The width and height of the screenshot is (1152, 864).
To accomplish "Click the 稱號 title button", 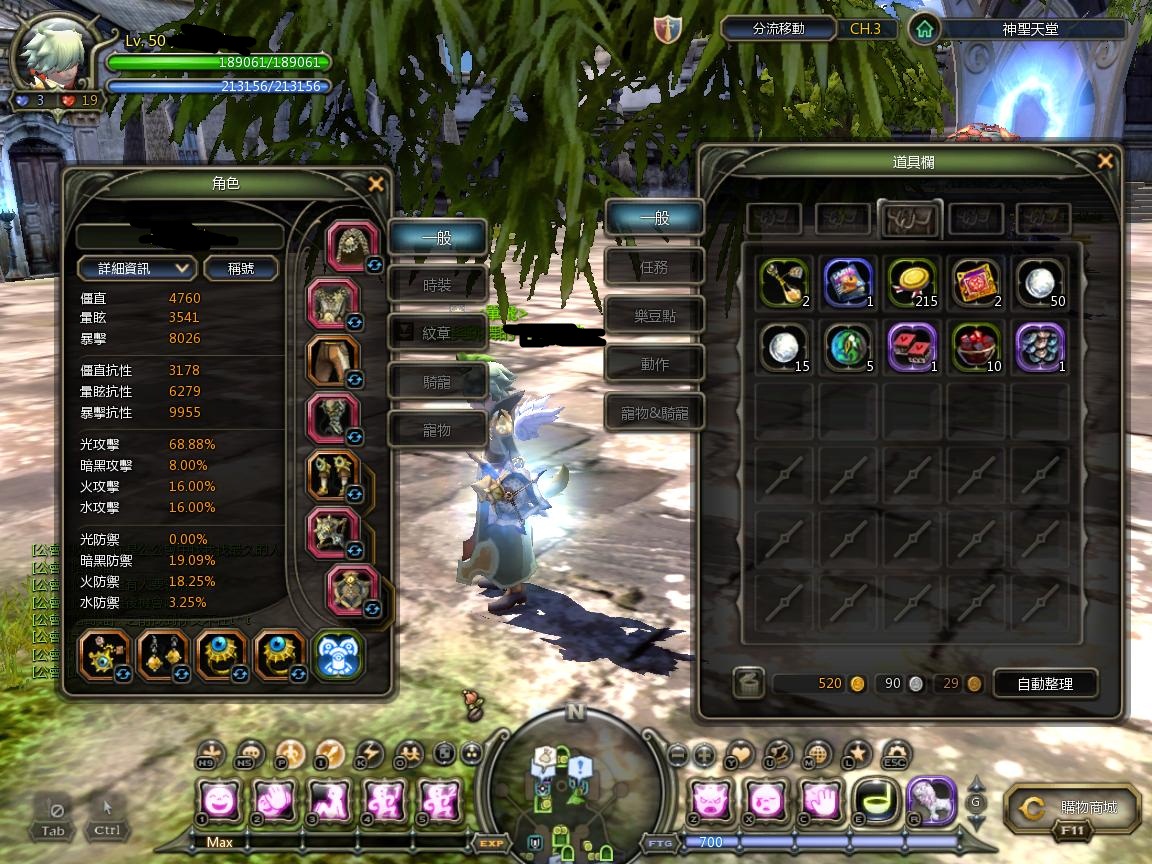I will coord(241,268).
